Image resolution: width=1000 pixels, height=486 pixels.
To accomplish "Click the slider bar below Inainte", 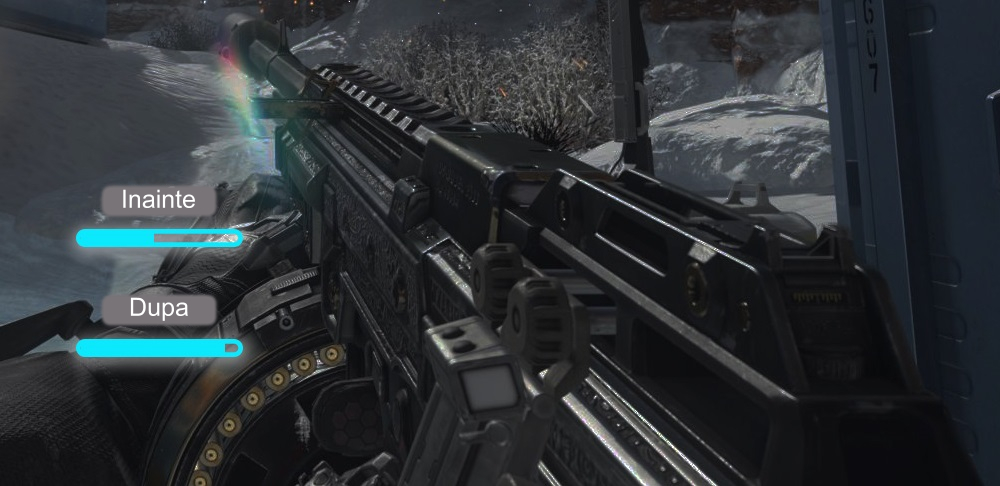I will pyautogui.click(x=159, y=238).
